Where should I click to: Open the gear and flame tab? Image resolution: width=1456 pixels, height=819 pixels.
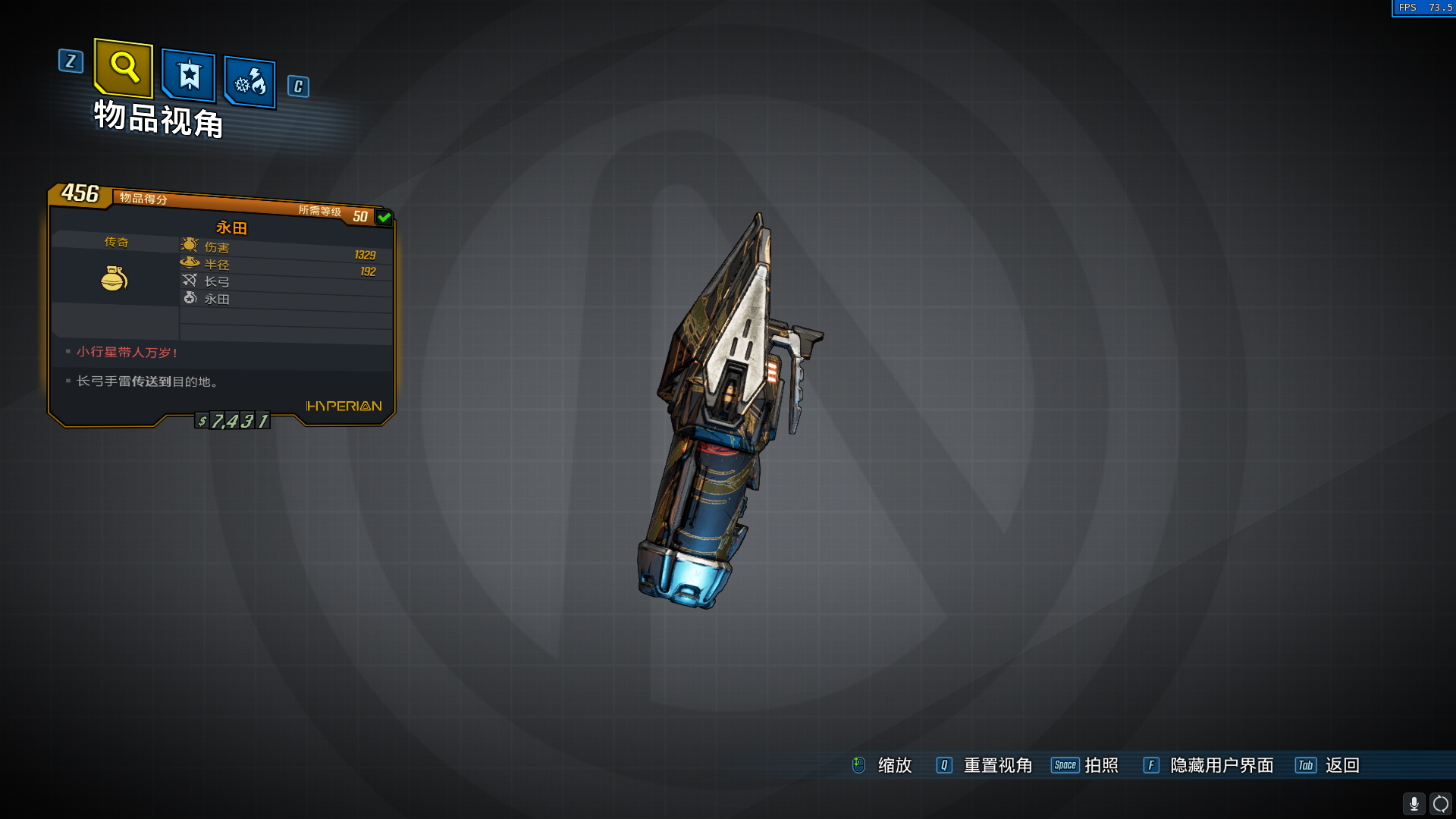click(250, 82)
